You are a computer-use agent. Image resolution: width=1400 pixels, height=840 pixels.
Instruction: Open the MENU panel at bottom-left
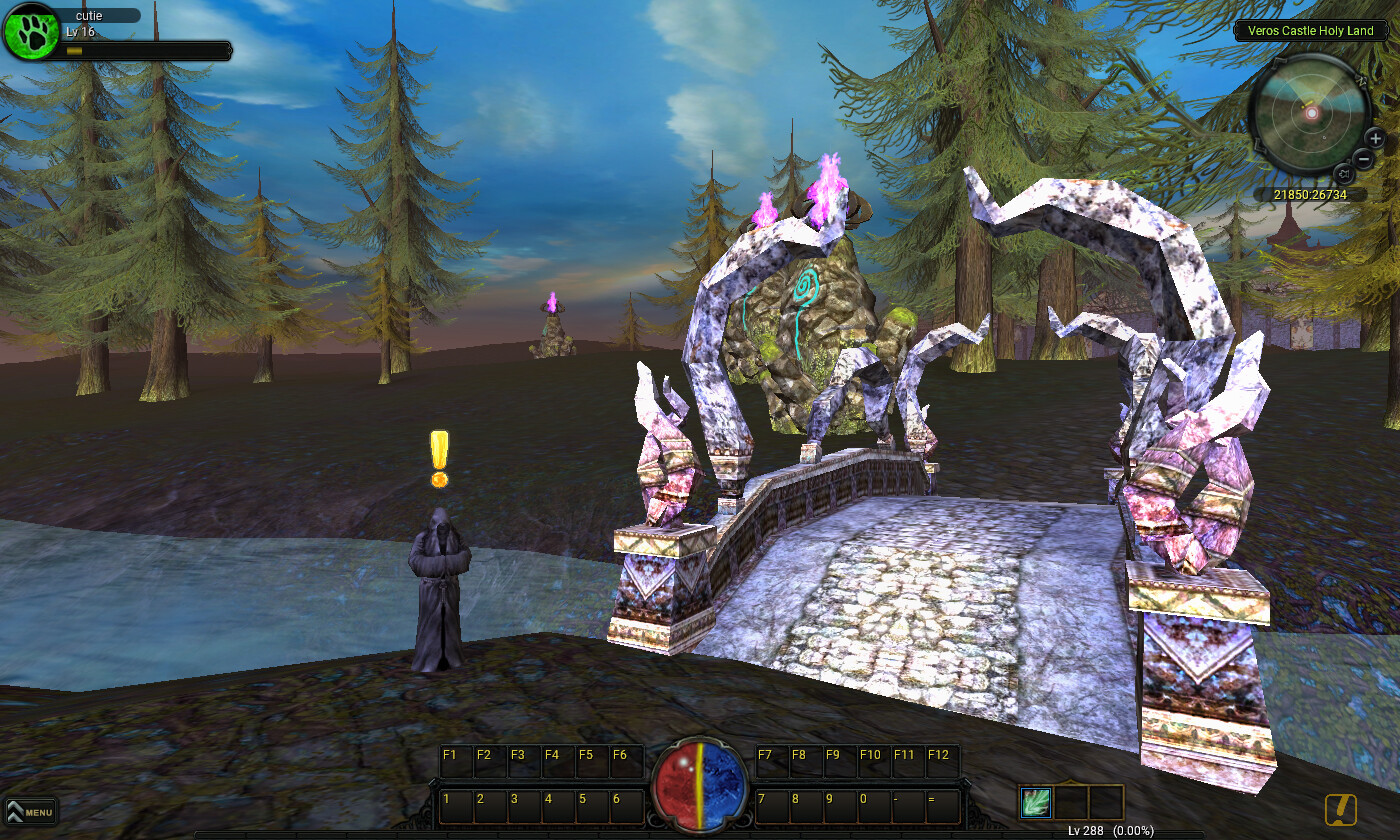tap(33, 813)
